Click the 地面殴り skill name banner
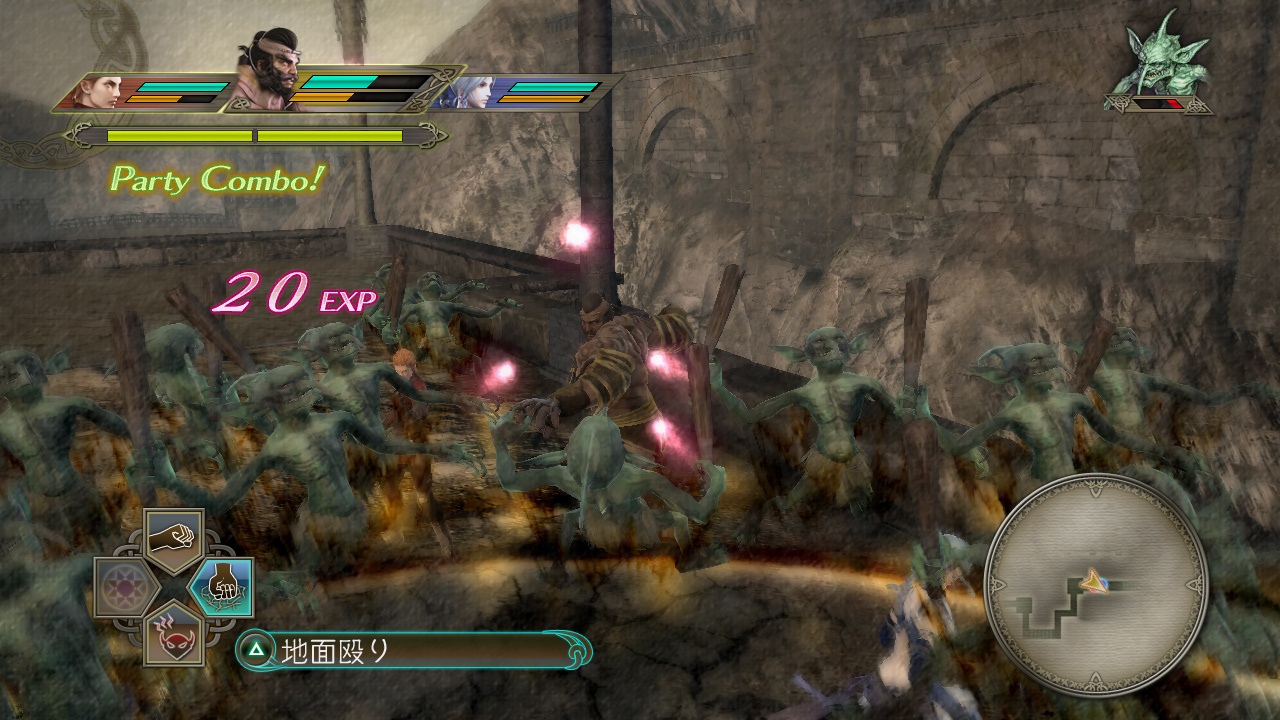This screenshot has height=720, width=1280. coord(400,650)
